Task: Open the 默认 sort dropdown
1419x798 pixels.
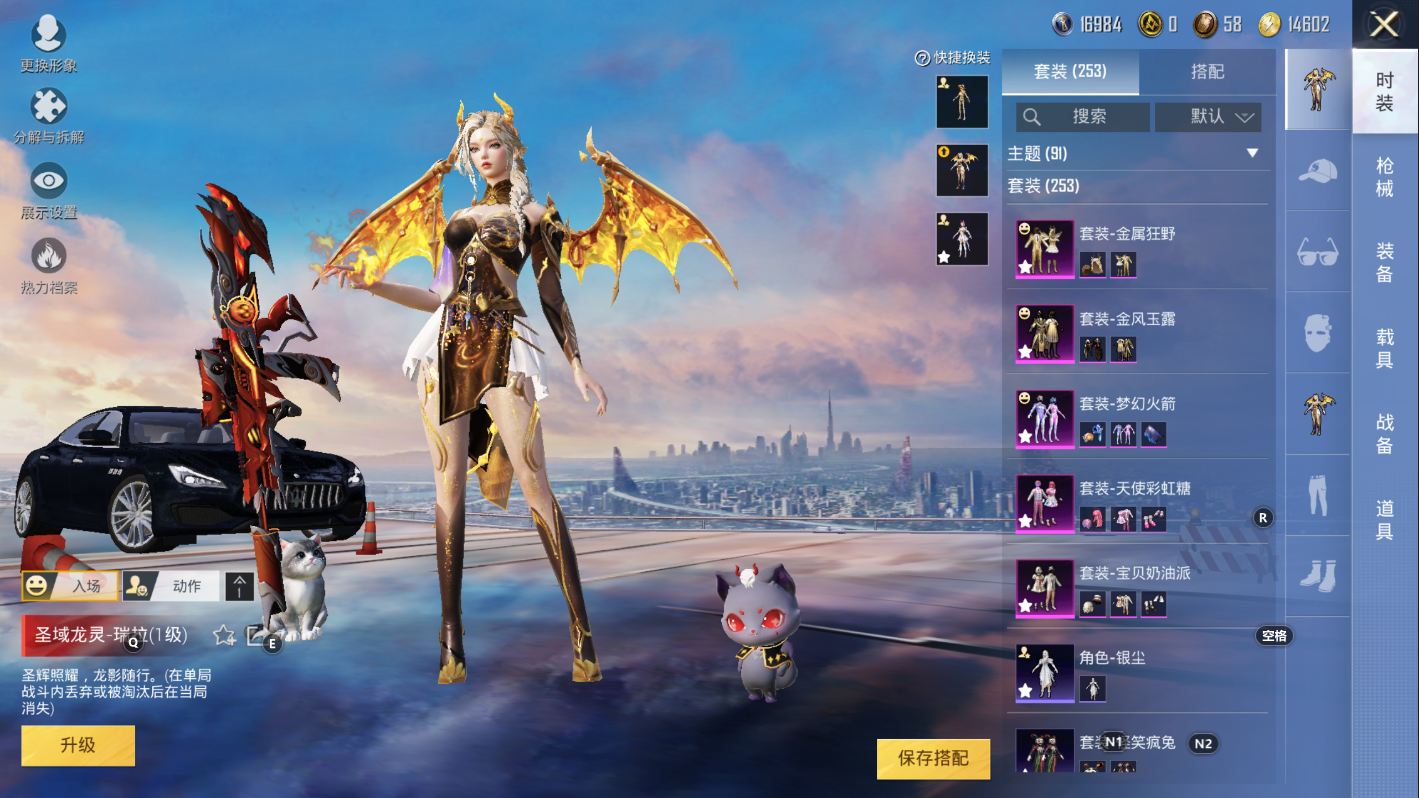Action: tap(1208, 117)
